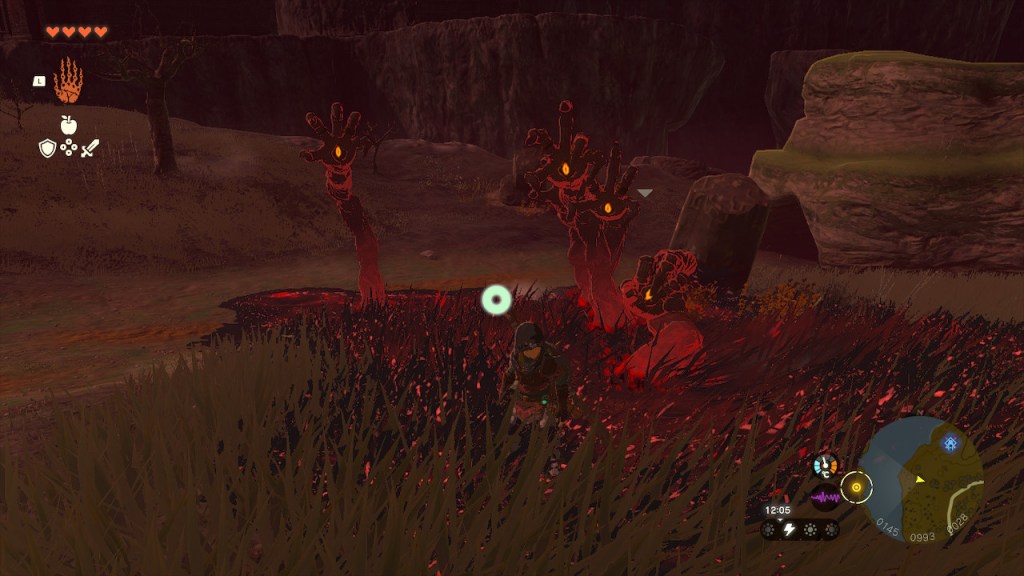The height and width of the screenshot is (576, 1024).
Task: Select the blue shrine marker on the minimap
Action: 949,441
